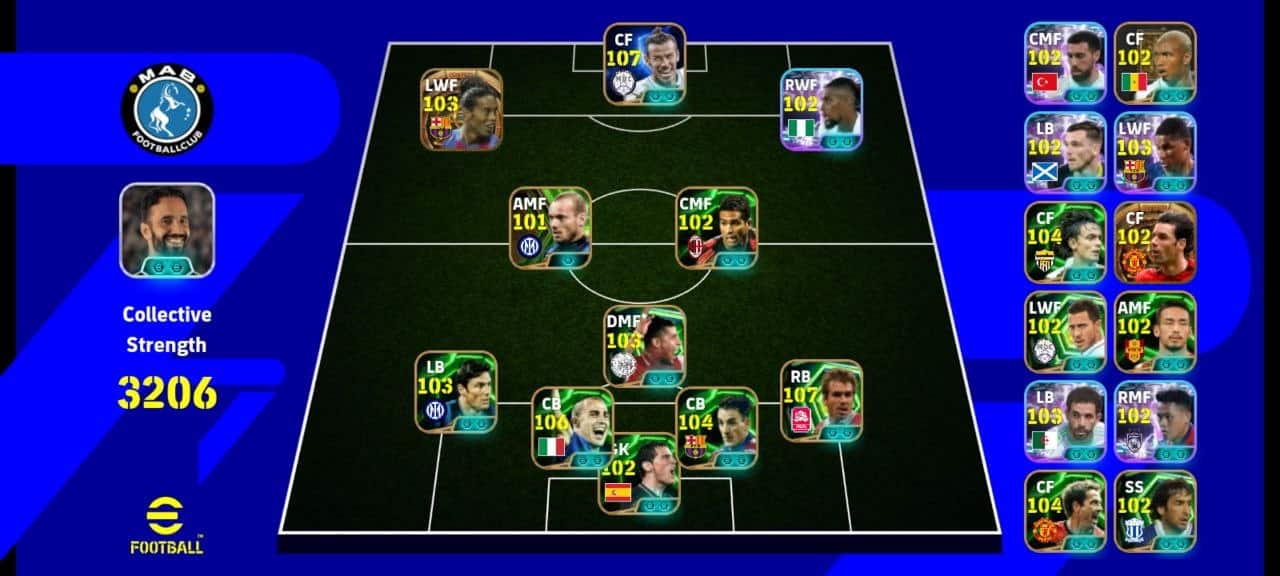Click the MAB Football Club badge

(167, 108)
